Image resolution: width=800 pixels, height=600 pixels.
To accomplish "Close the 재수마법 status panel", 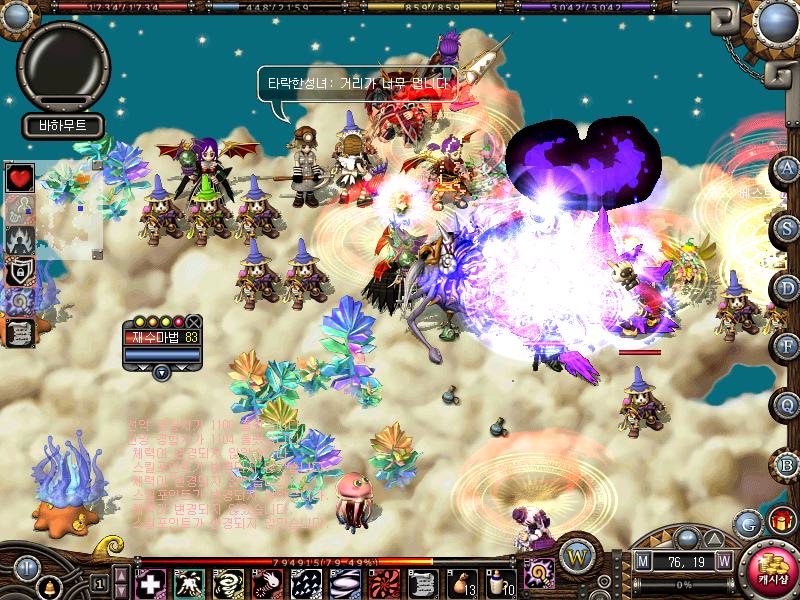I will (194, 322).
